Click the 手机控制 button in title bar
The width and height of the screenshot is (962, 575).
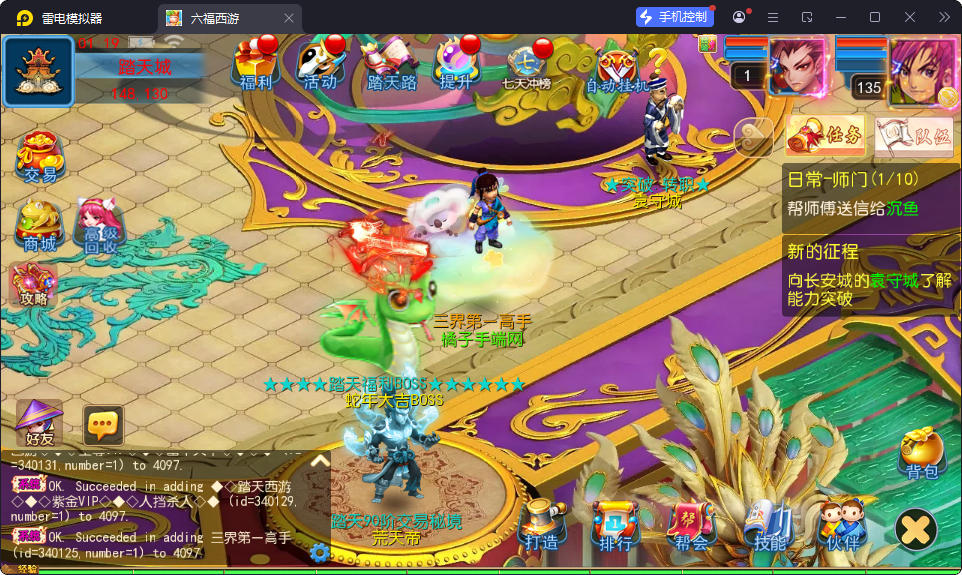pyautogui.click(x=675, y=17)
